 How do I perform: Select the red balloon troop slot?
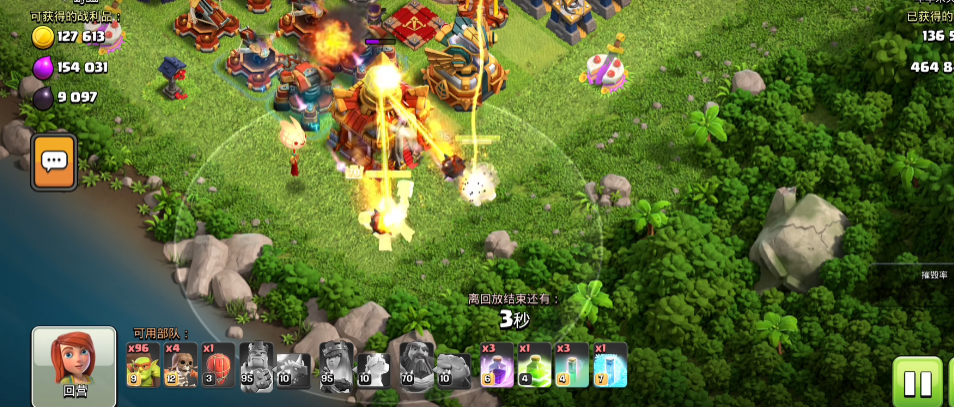tap(219, 365)
